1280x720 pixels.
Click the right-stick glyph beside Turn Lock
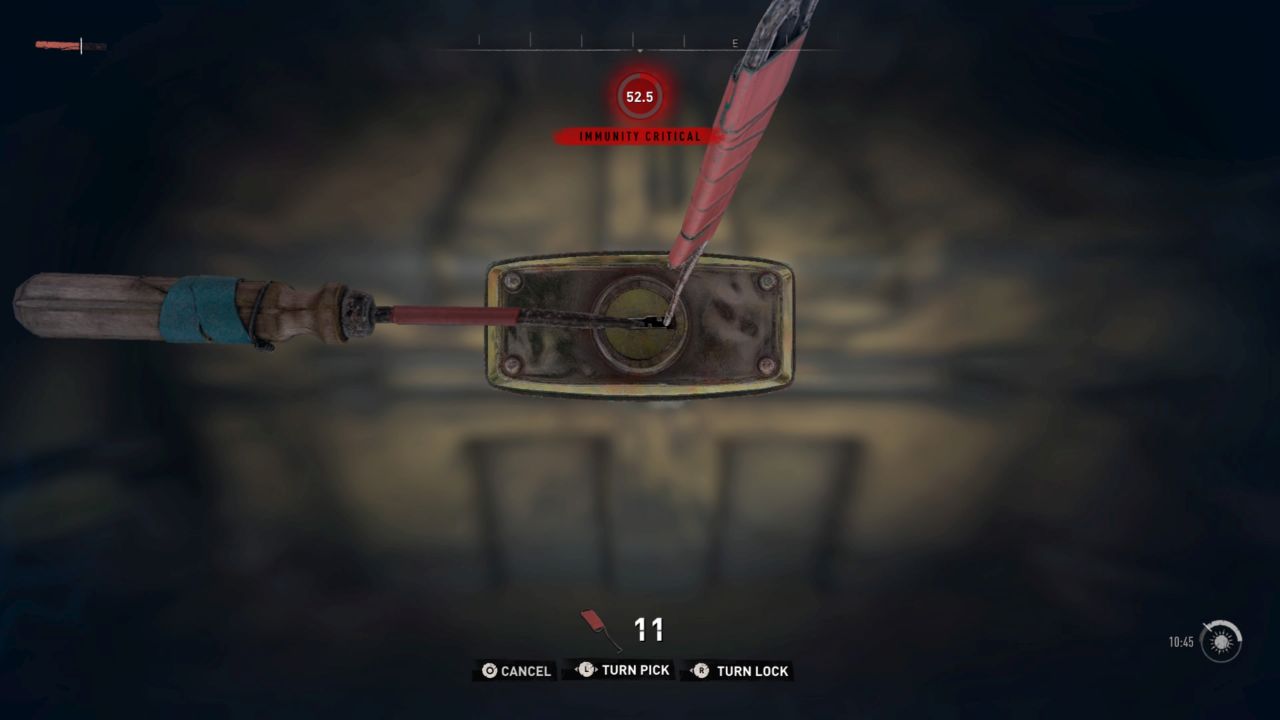coord(703,671)
